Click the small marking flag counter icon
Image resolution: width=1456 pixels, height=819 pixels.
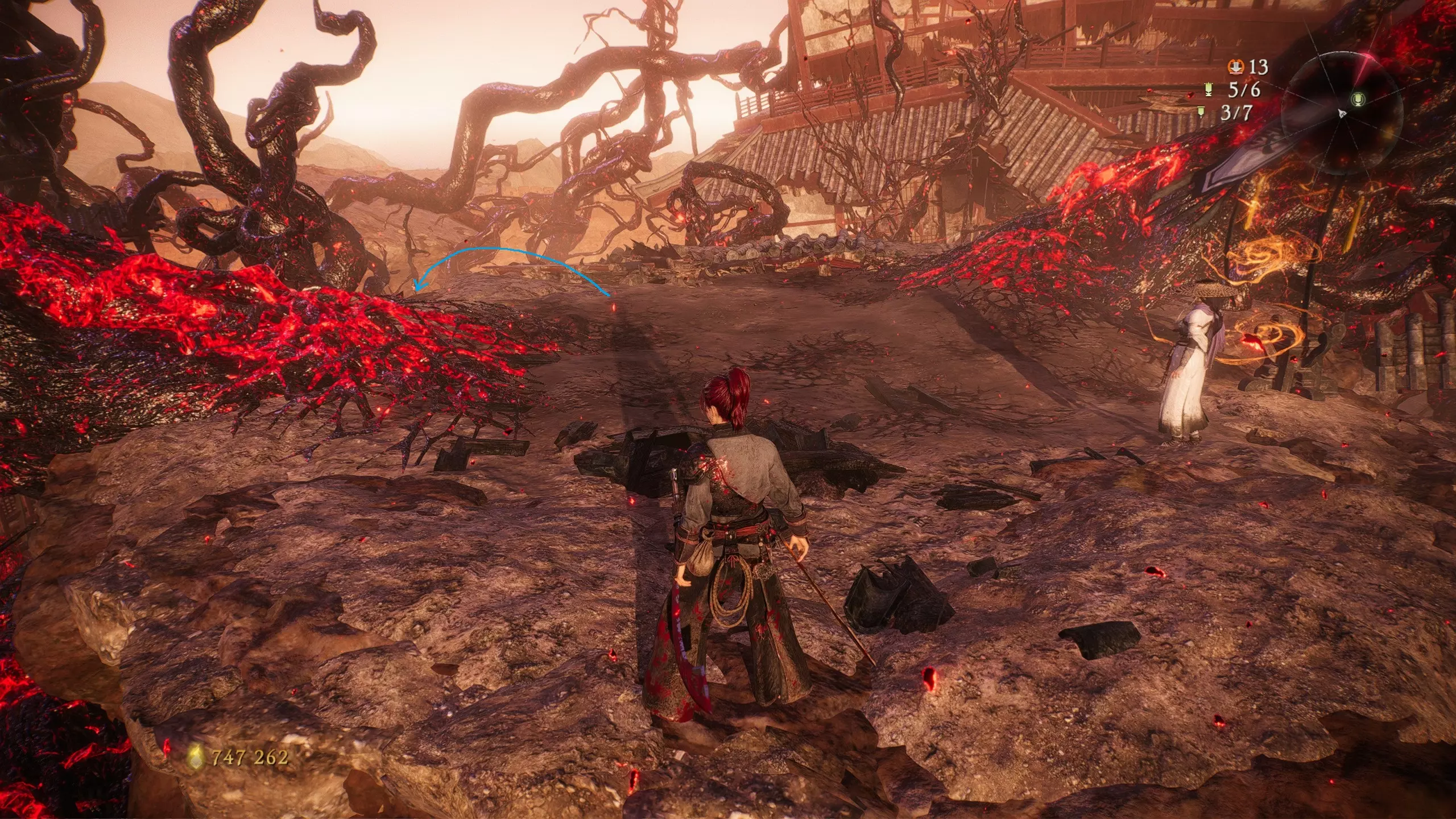pyautogui.click(x=1201, y=111)
